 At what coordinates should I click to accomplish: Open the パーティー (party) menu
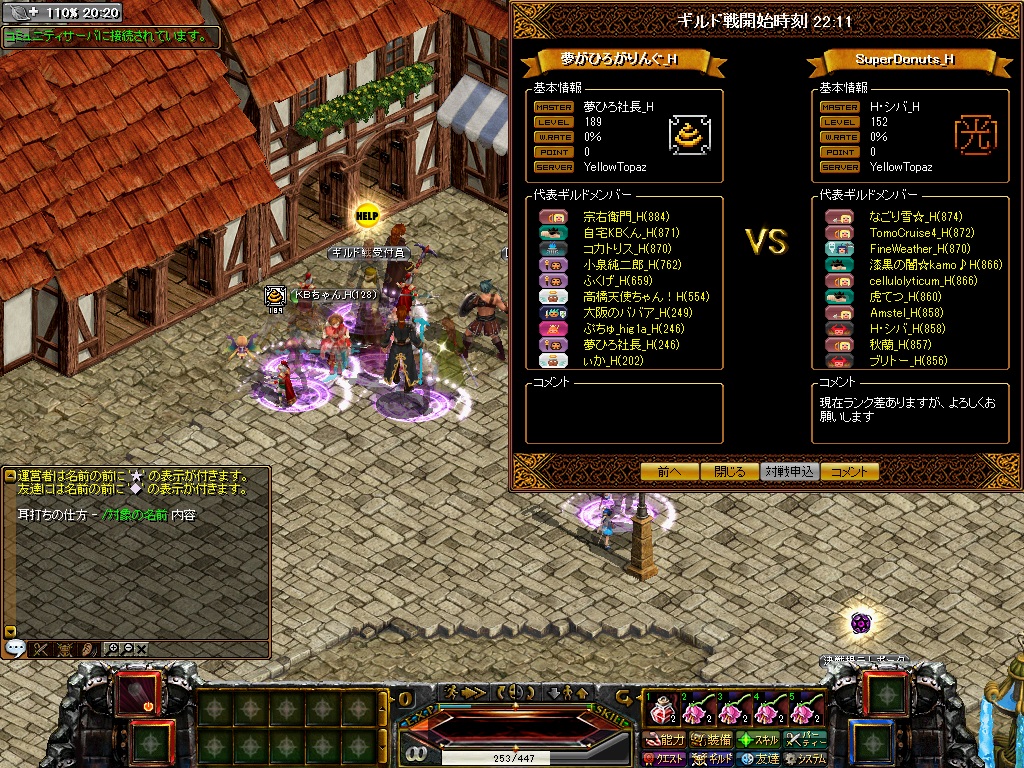click(806, 740)
